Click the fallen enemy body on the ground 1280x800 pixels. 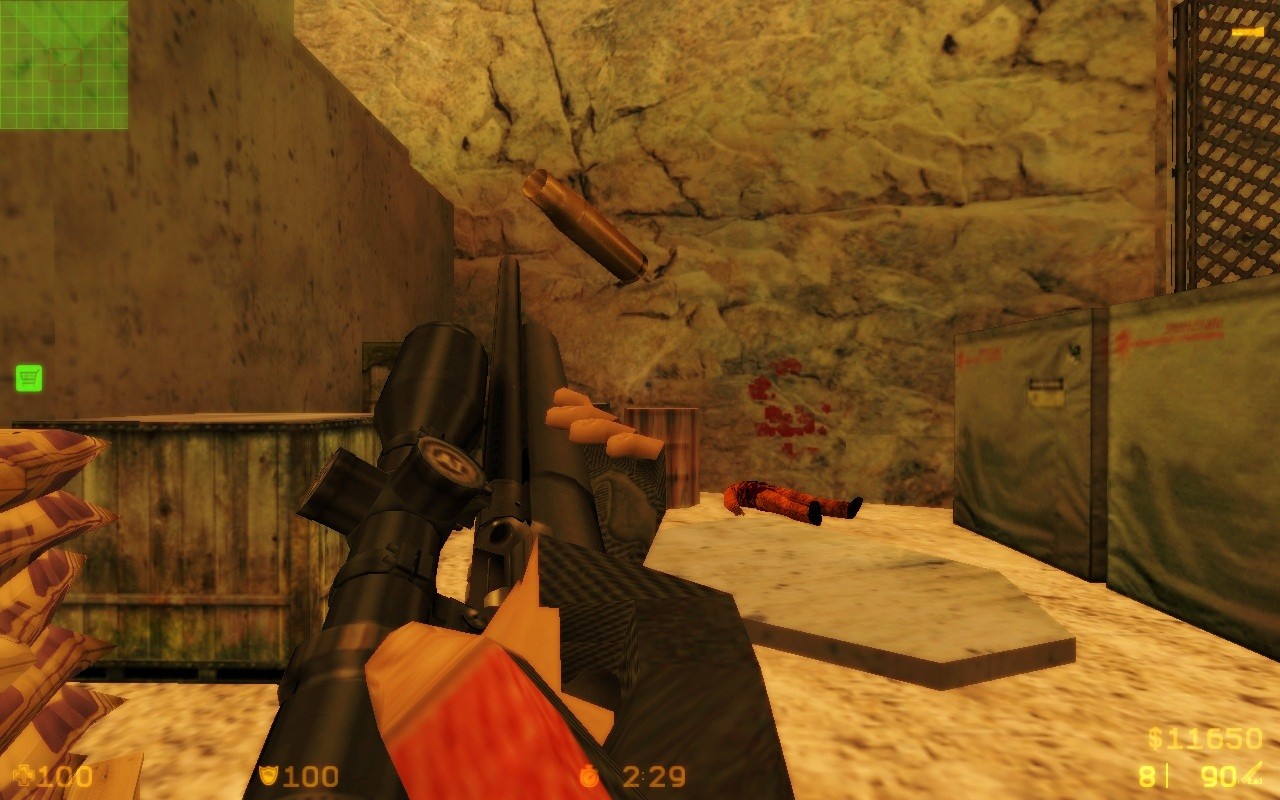tap(790, 497)
